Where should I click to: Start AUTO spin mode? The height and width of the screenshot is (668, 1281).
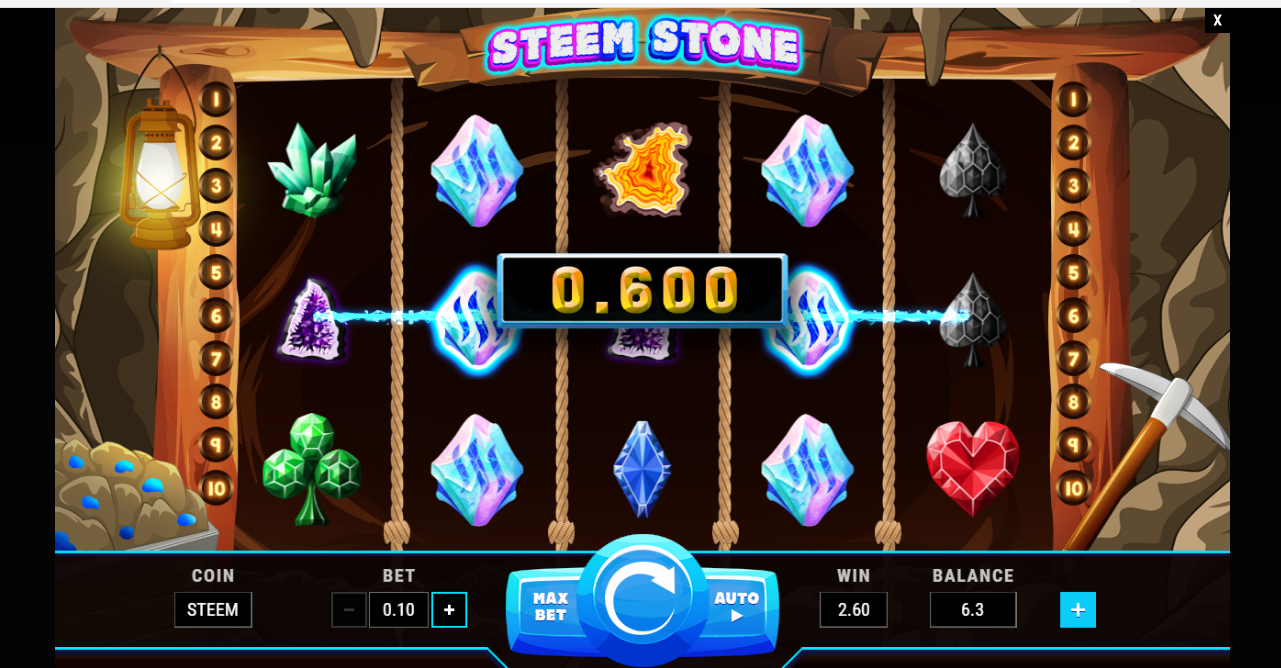pyautogui.click(x=736, y=606)
